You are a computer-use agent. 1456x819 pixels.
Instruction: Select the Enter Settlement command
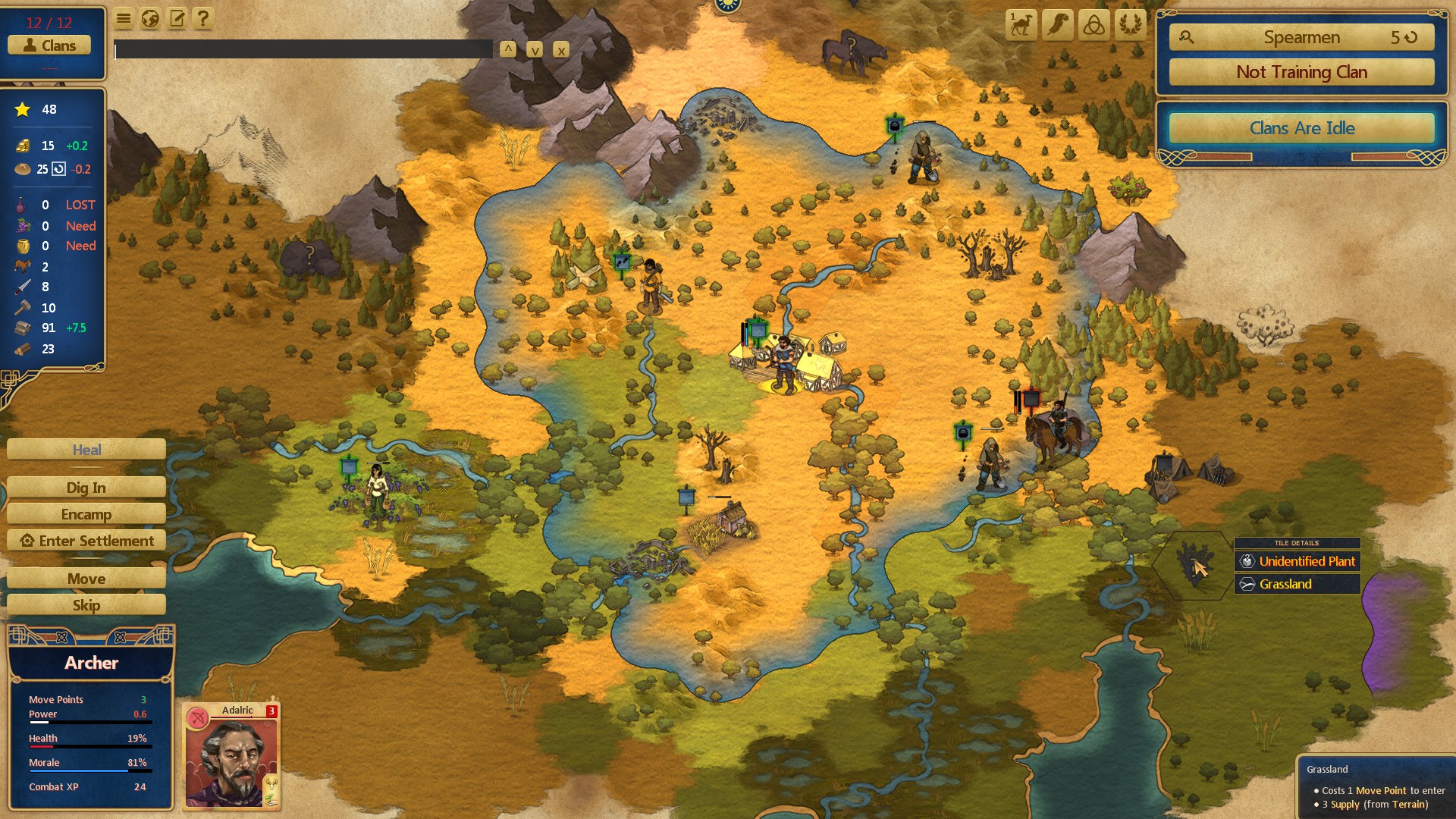[86, 541]
